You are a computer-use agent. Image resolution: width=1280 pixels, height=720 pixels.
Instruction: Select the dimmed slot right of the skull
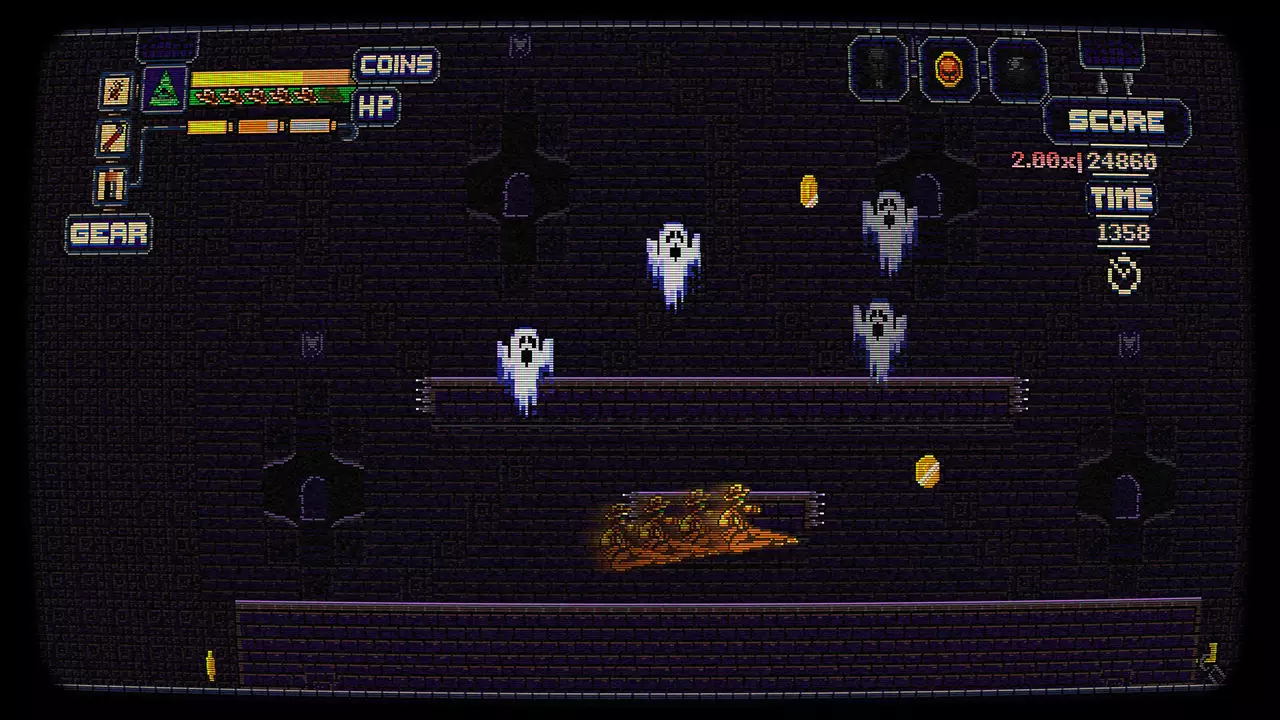1018,68
